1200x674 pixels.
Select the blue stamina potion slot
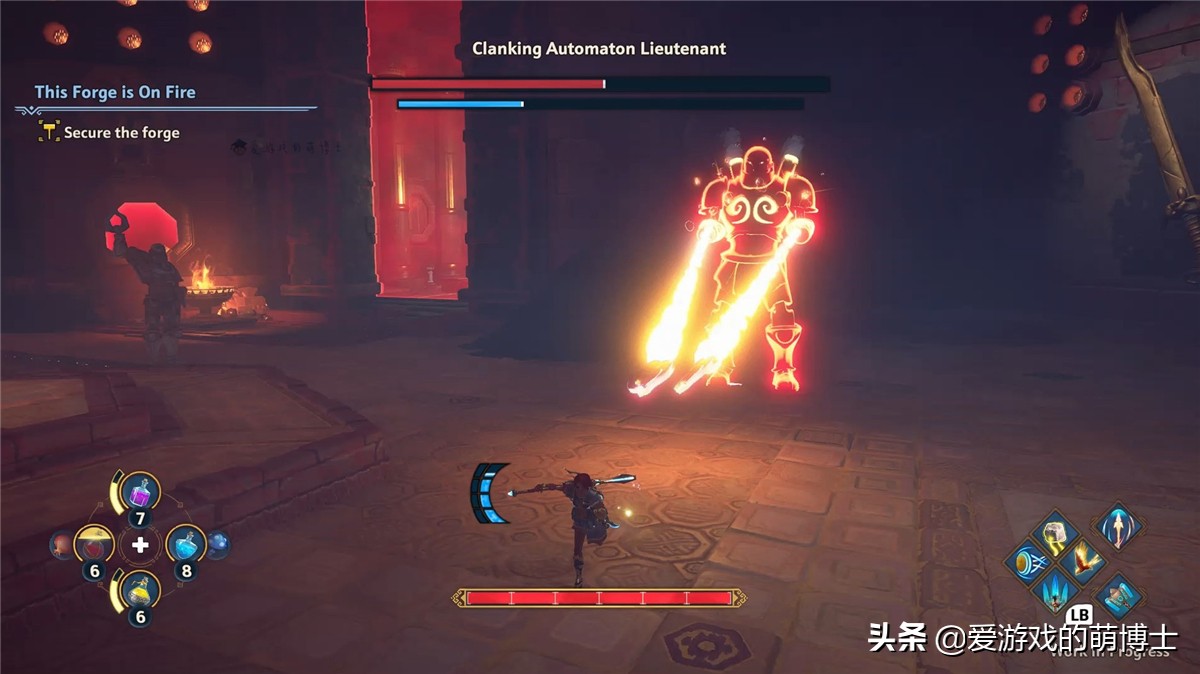(185, 545)
